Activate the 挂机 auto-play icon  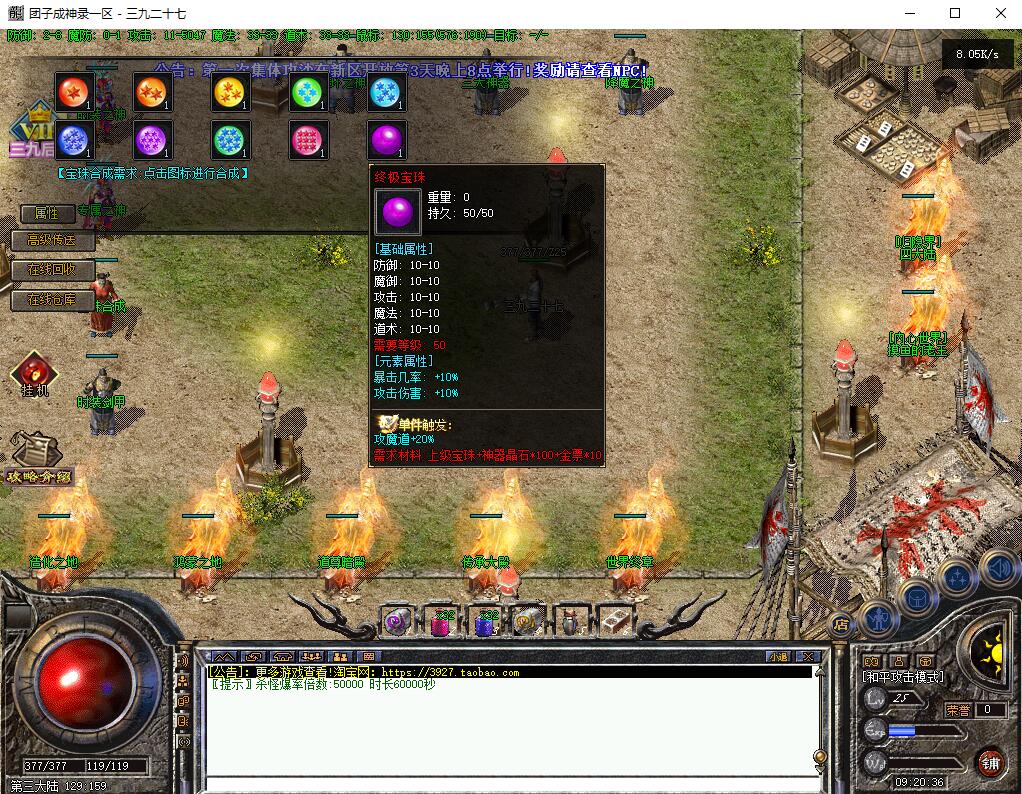pyautogui.click(x=34, y=372)
